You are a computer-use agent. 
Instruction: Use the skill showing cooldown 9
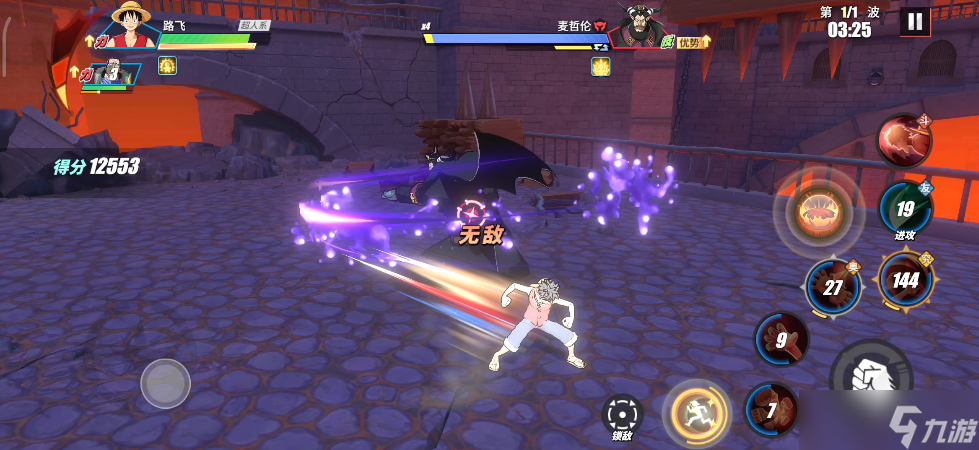pos(782,340)
